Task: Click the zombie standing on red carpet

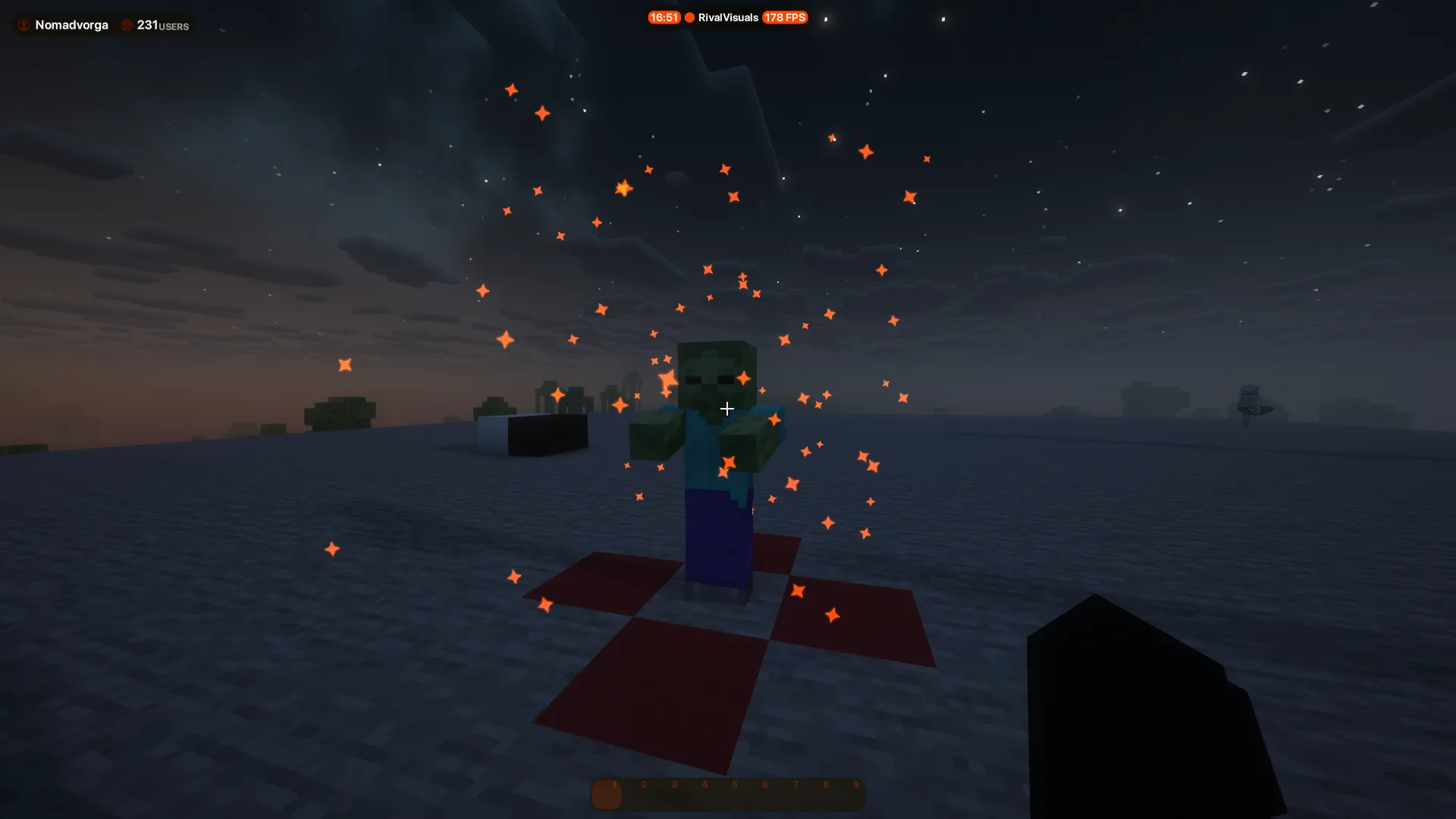Action: tap(713, 455)
